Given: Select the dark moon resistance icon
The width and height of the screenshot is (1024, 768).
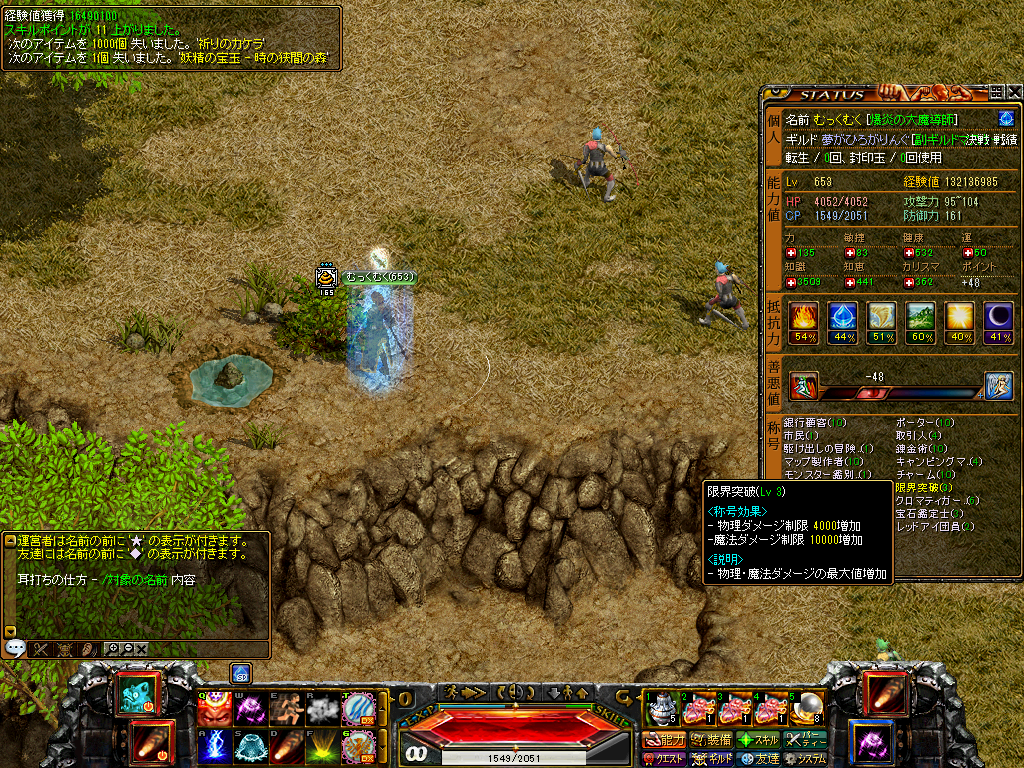Looking at the screenshot, I should [998, 318].
